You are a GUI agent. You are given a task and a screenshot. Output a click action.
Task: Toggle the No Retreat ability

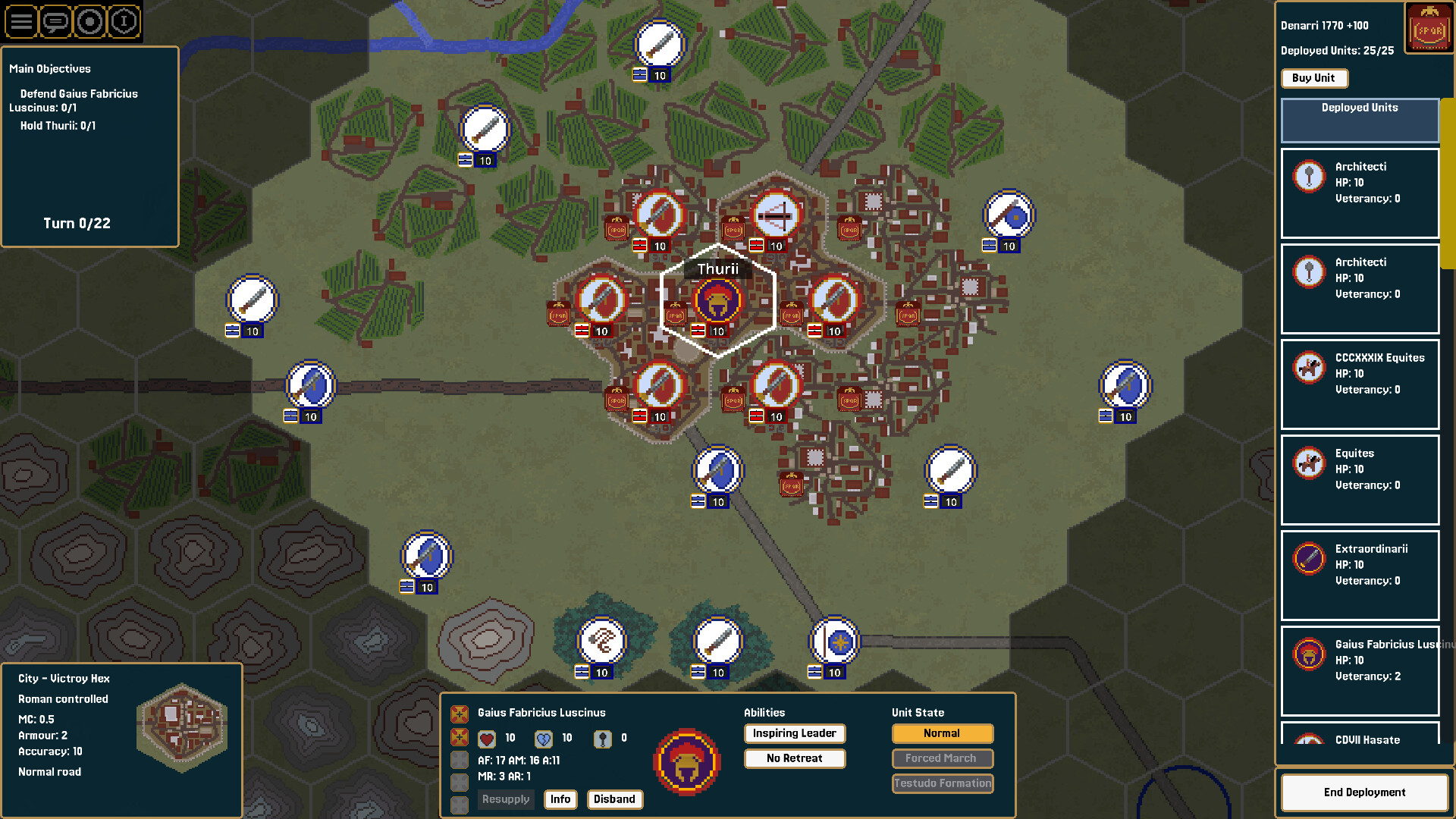794,758
